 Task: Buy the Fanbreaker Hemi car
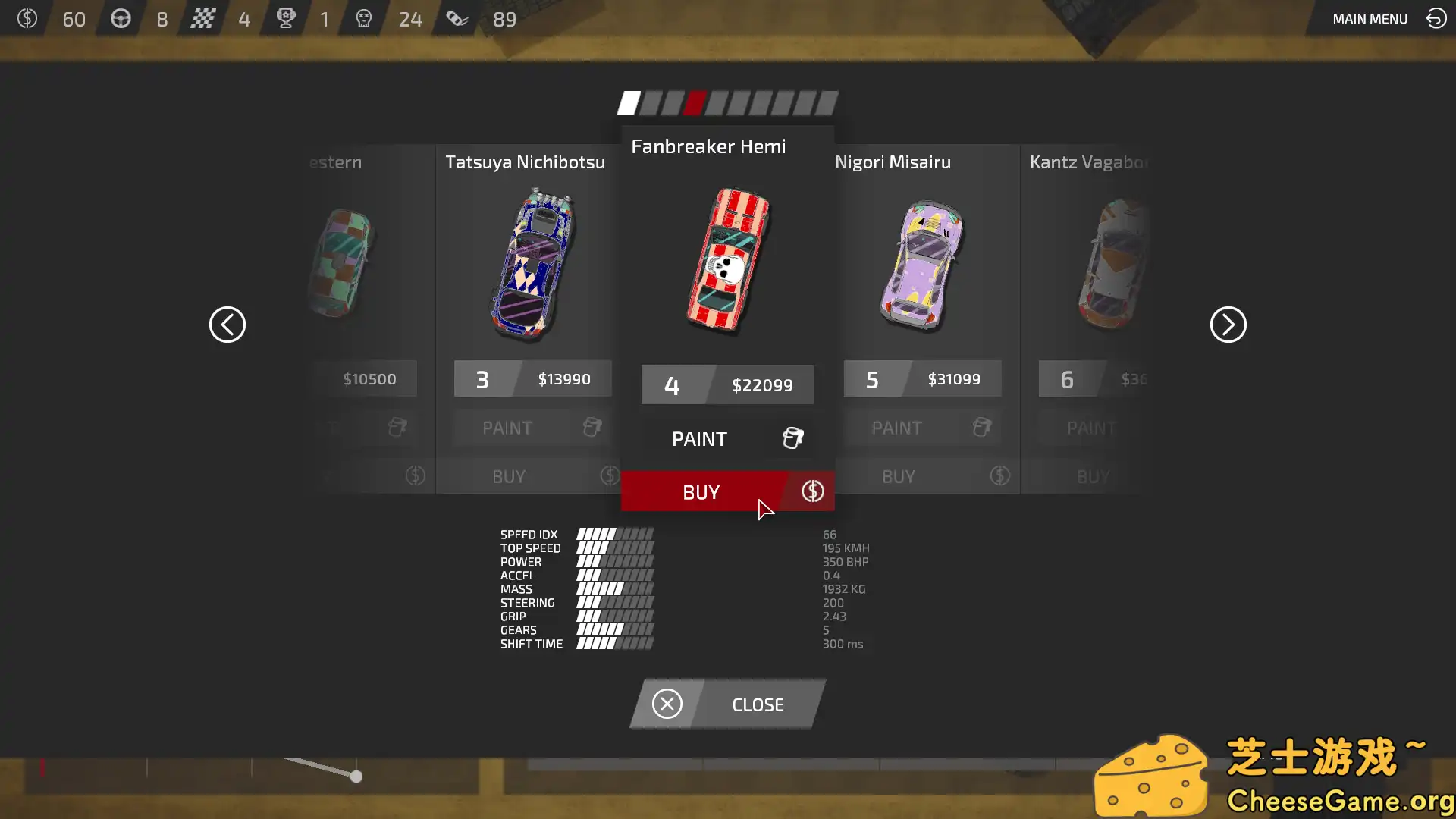pyautogui.click(x=701, y=491)
